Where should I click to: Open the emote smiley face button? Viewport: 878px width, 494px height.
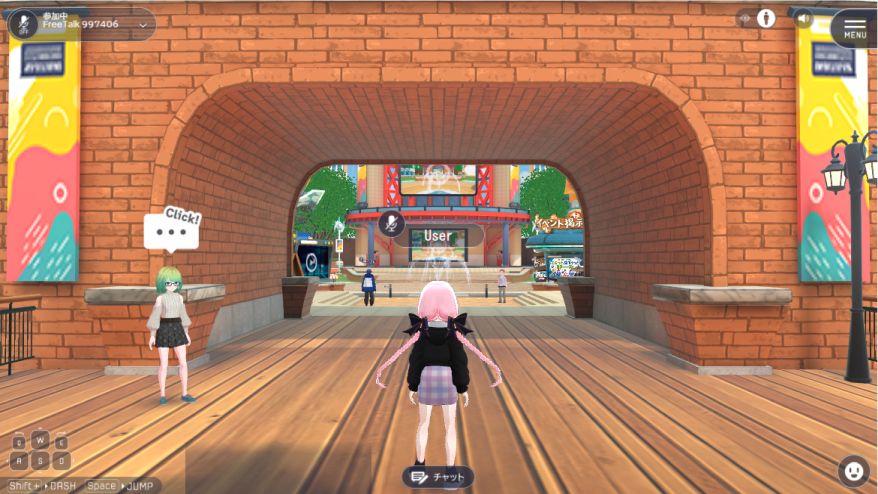853,469
